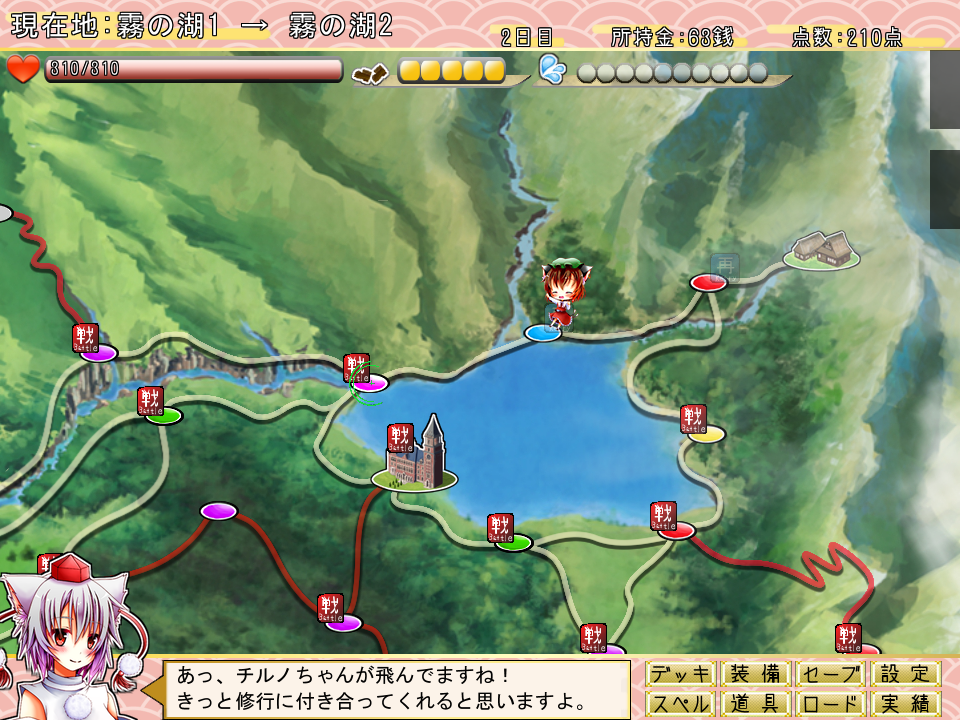Screen dimensions: 960x720
Task: Select the yellow battle node on the map
Action: (706, 434)
